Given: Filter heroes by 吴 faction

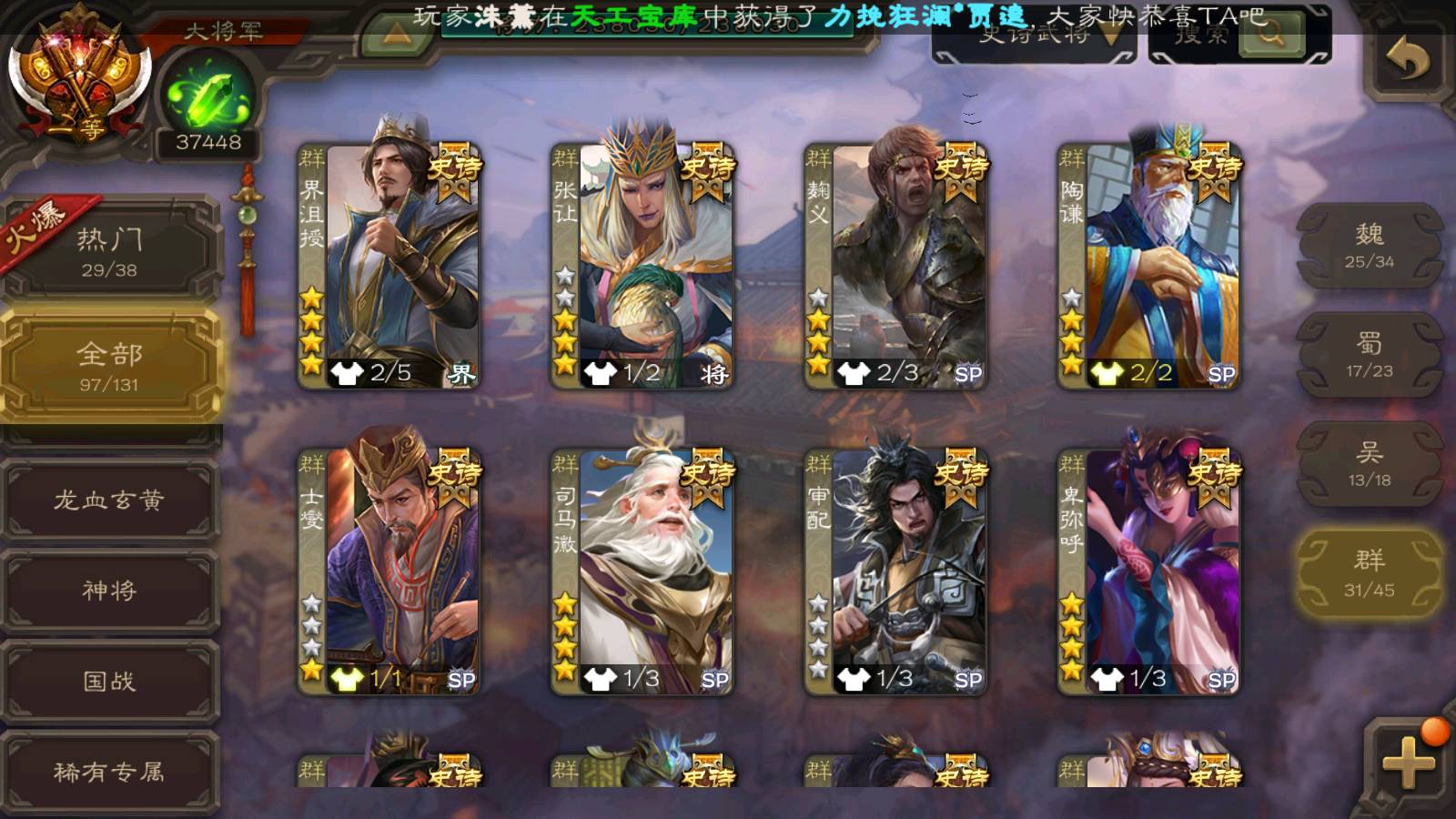Looking at the screenshot, I should pos(1369,464).
